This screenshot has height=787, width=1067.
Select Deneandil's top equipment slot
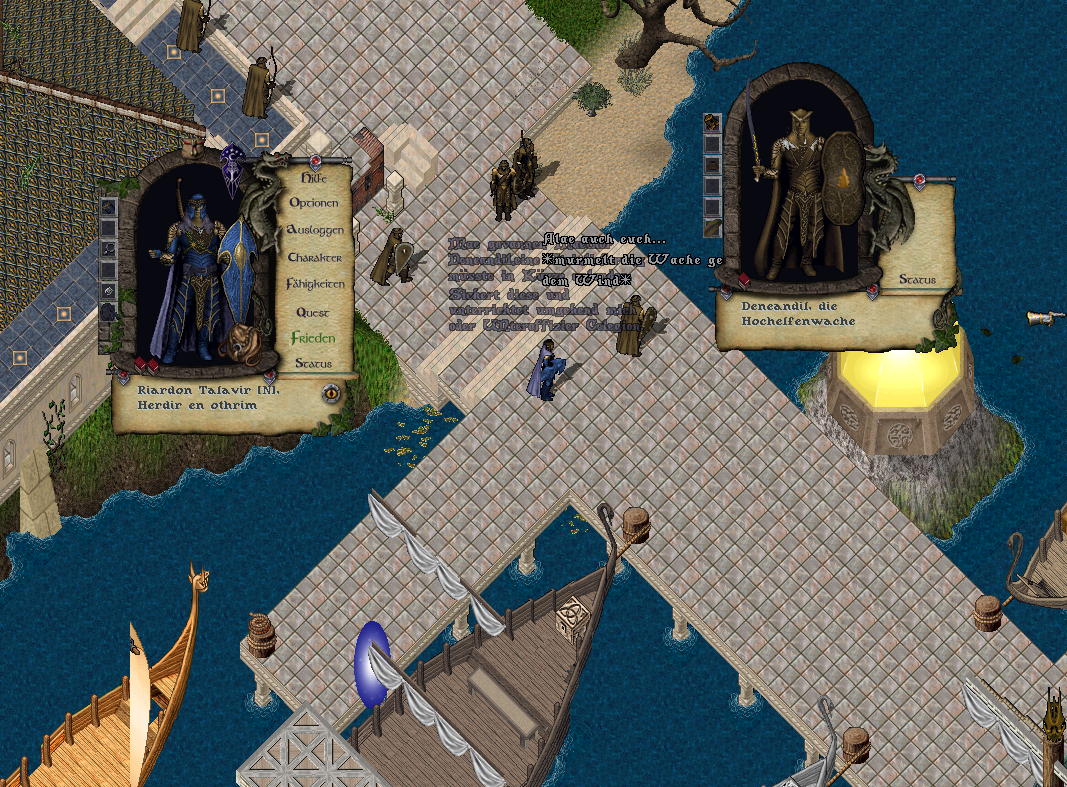point(712,122)
